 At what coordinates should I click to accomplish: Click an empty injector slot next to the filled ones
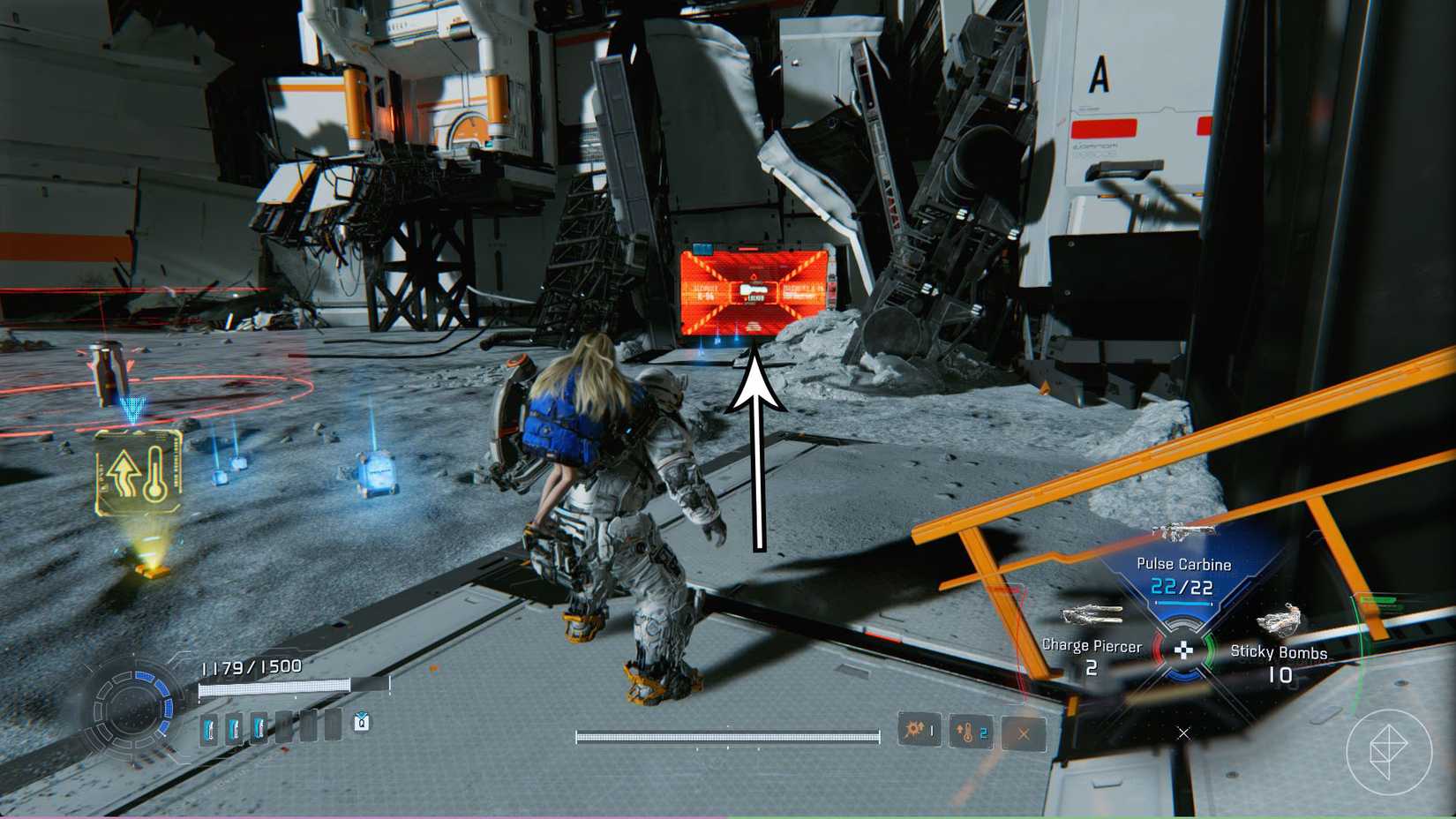coord(286,725)
